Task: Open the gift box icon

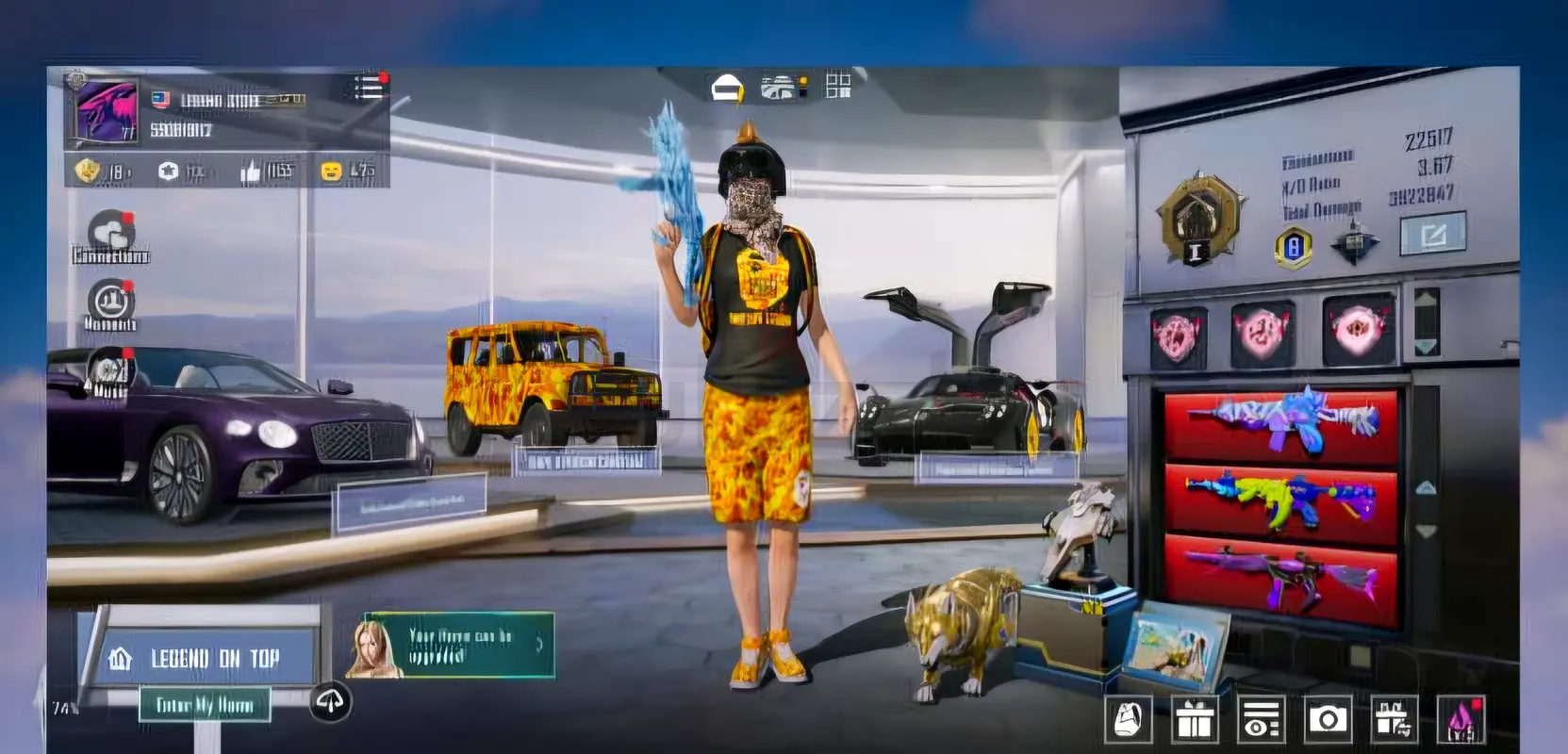Action: pos(1194,720)
